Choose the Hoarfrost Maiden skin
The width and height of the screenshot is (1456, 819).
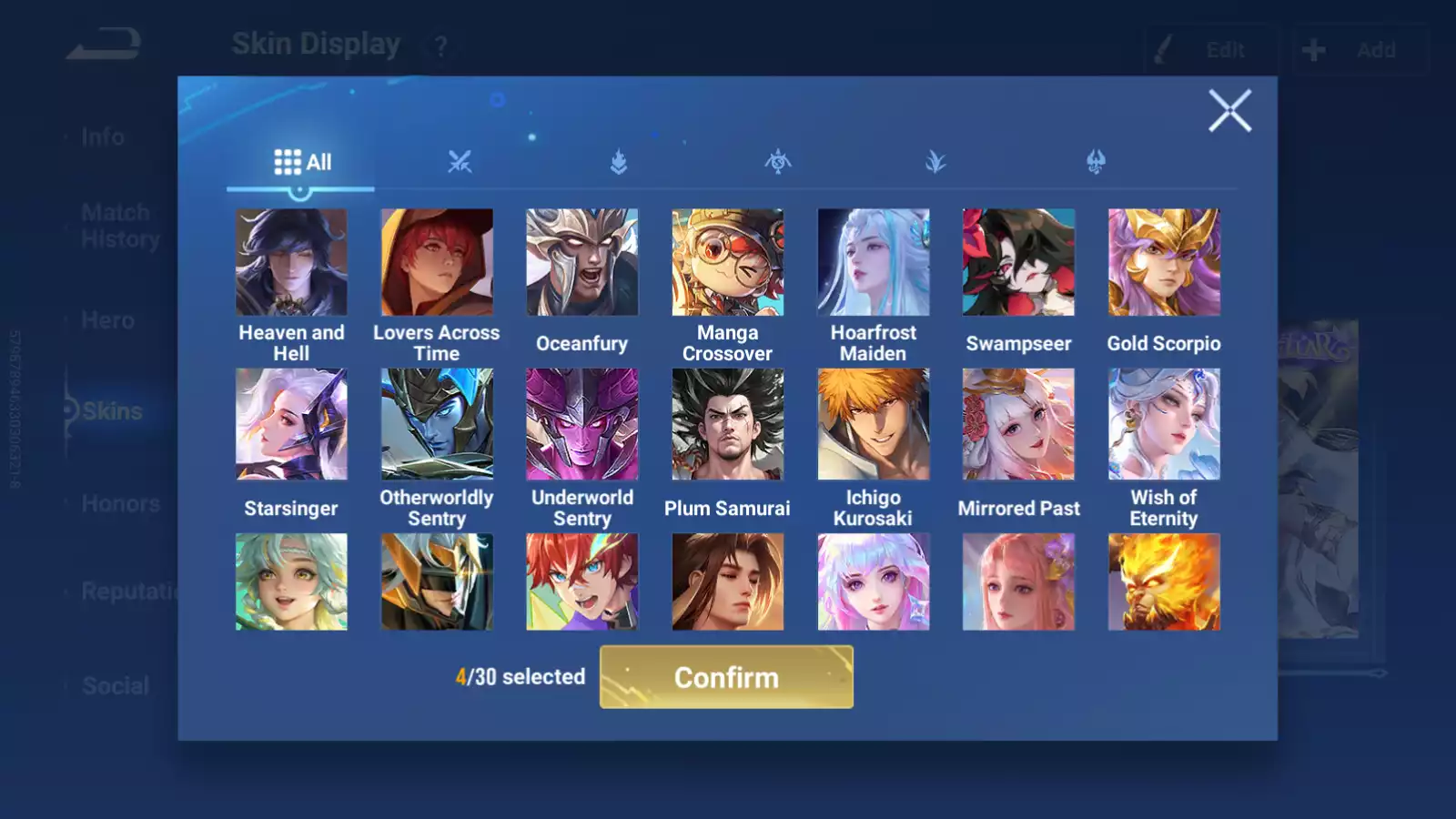[873, 262]
